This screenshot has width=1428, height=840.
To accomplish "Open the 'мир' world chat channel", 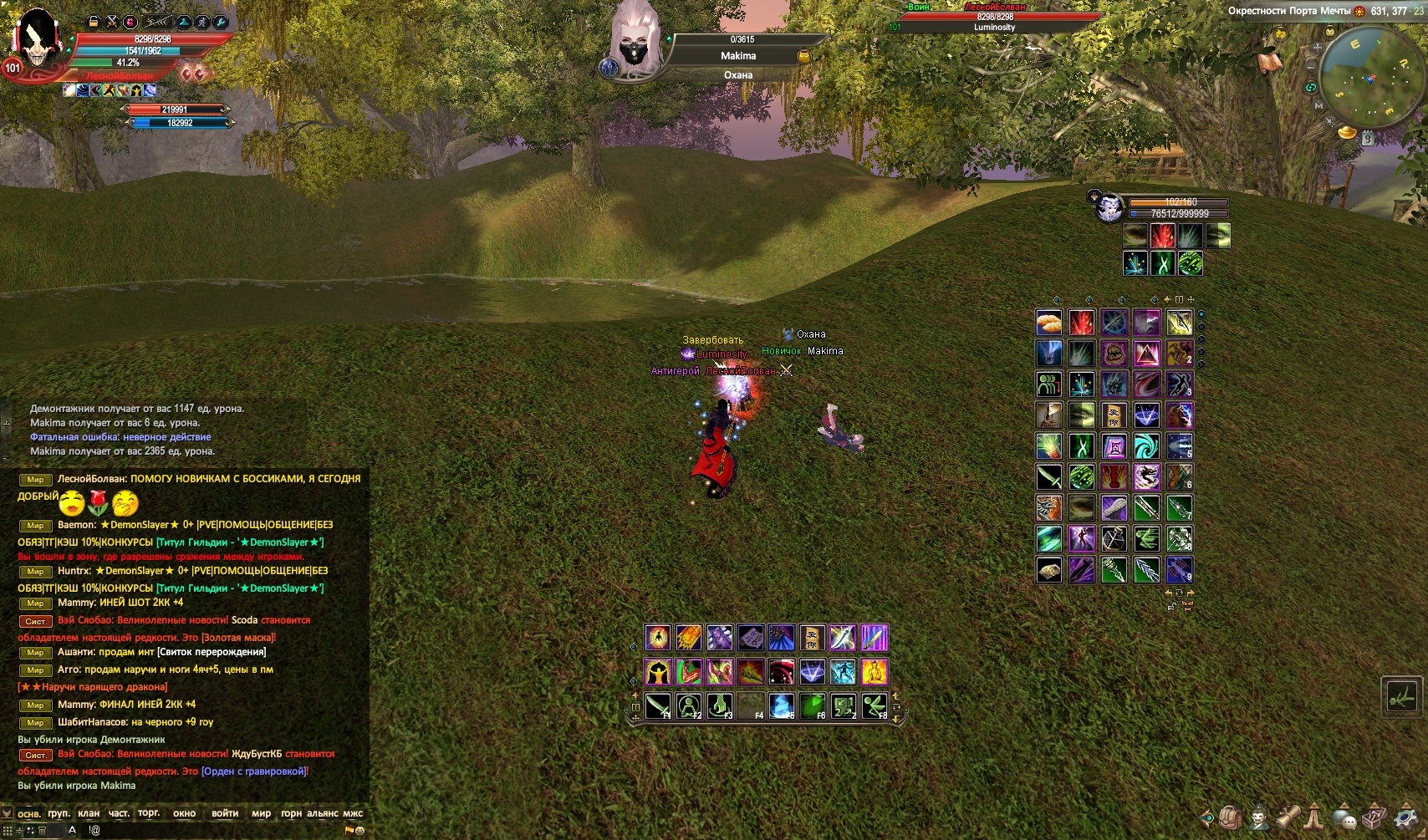I will (261, 813).
